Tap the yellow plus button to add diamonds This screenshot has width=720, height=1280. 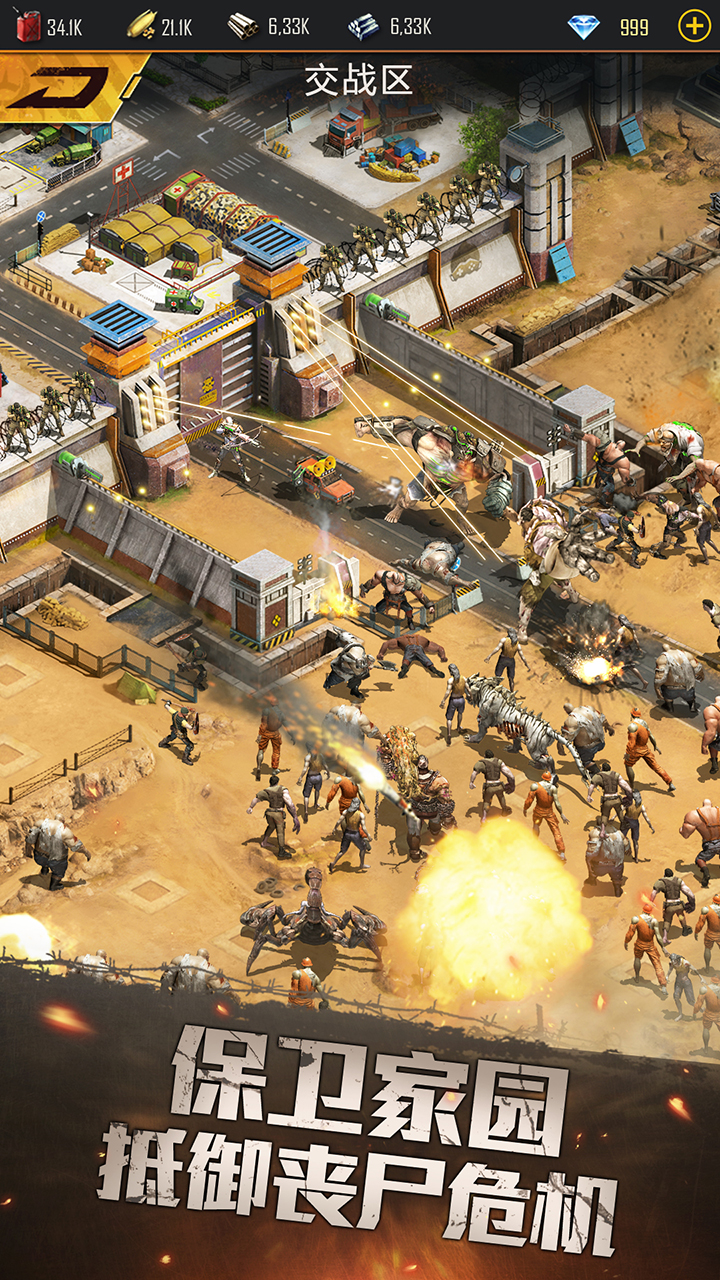693,26
